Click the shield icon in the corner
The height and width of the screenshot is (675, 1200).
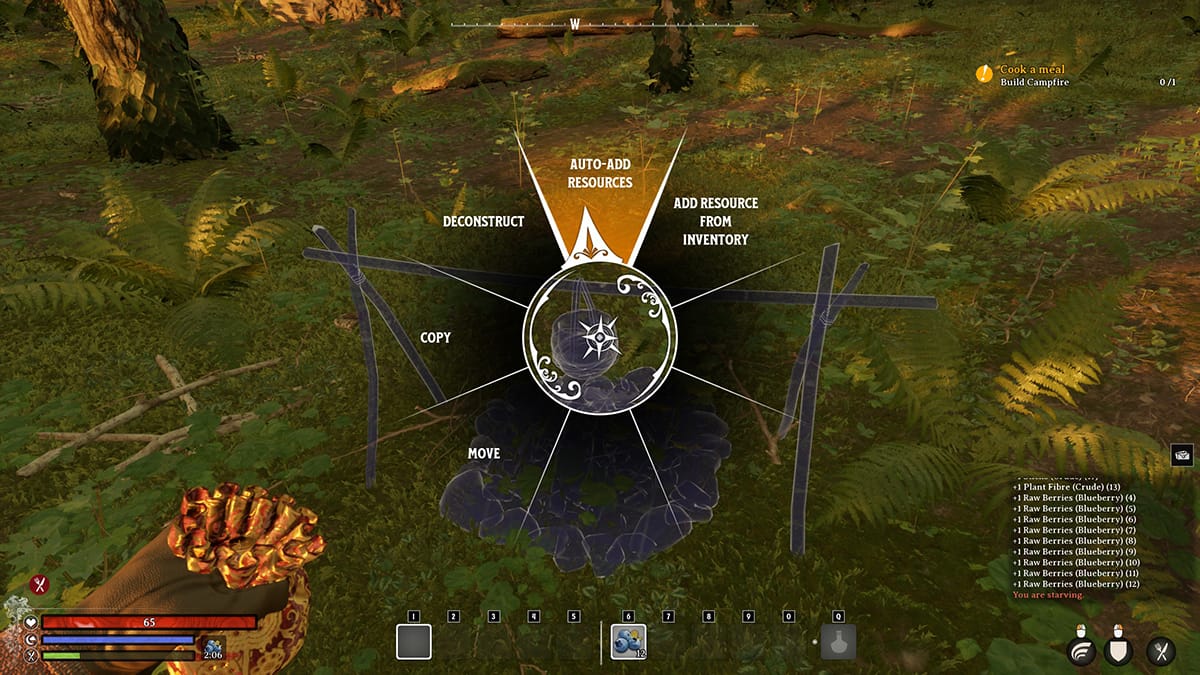pos(1119,651)
